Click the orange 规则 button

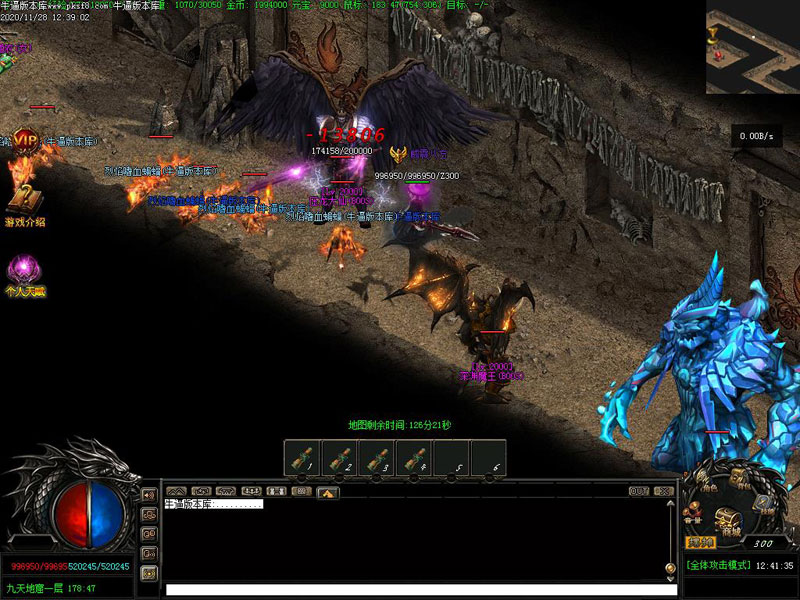pos(699,542)
